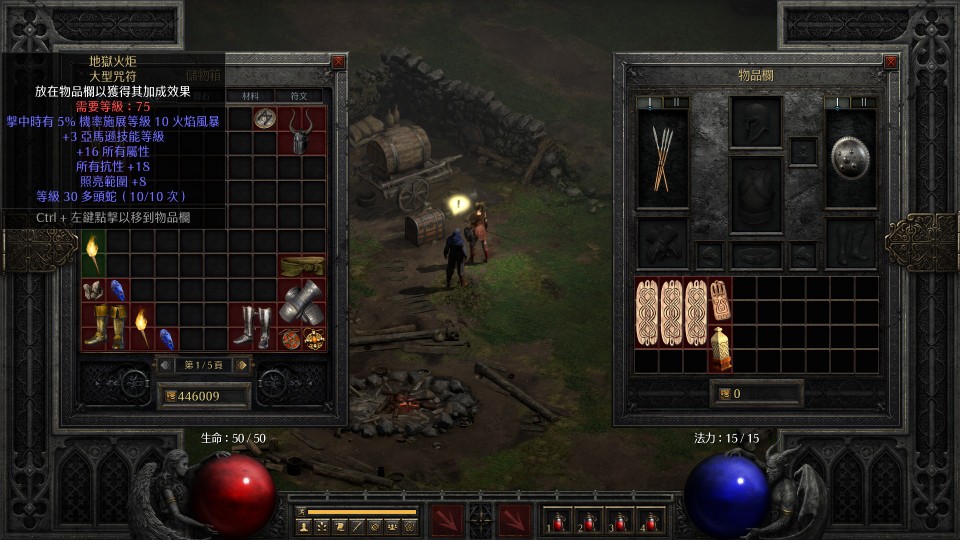Screen dimensions: 960x540
Task: Go to the previous stash page
Action: coord(165,365)
